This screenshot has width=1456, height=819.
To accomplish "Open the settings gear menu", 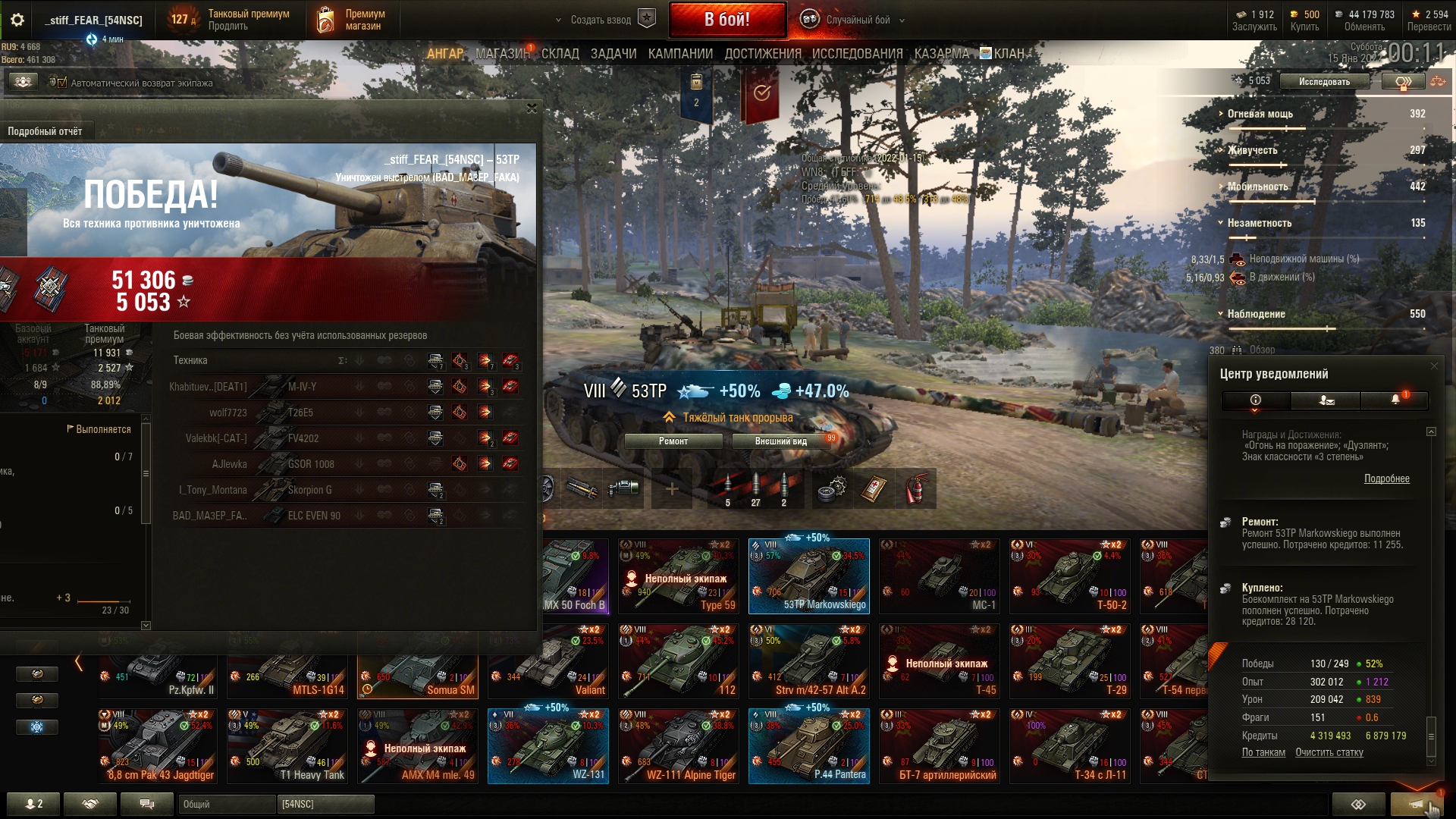I will pyautogui.click(x=17, y=20).
